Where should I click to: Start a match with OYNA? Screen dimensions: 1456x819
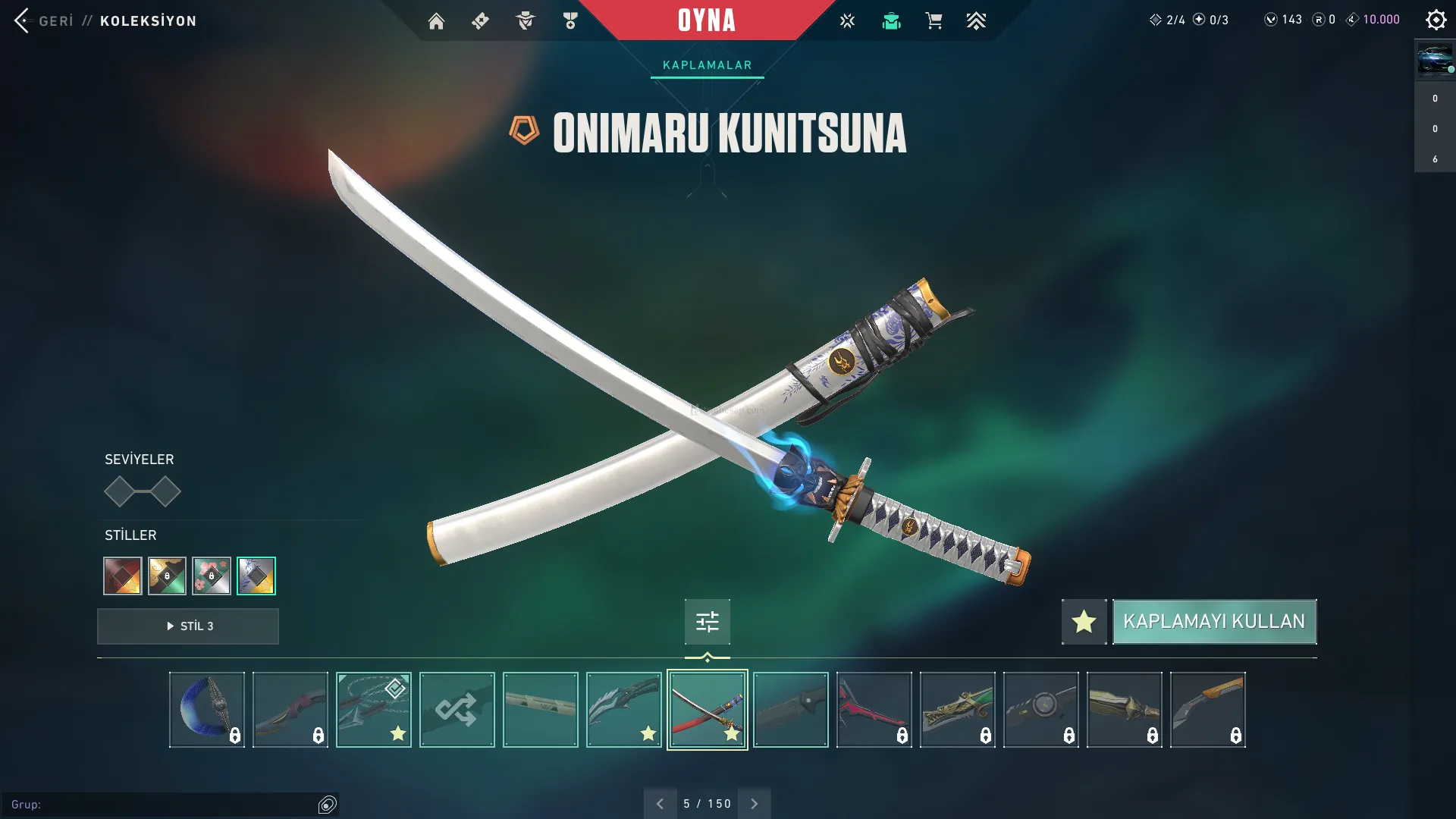(706, 20)
